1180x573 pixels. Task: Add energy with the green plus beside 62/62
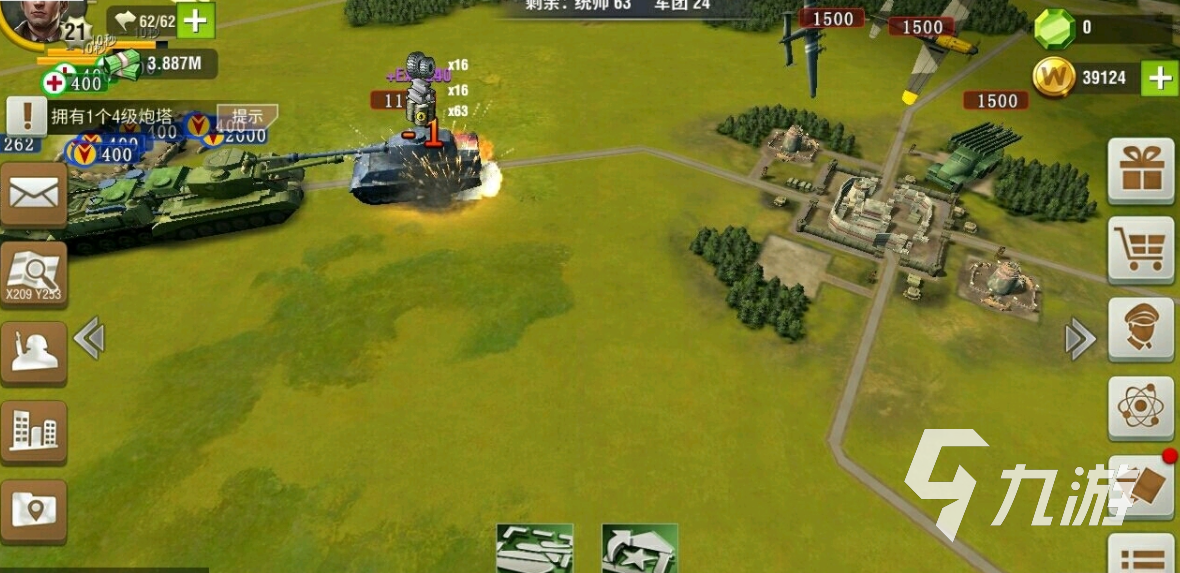pyautogui.click(x=196, y=20)
